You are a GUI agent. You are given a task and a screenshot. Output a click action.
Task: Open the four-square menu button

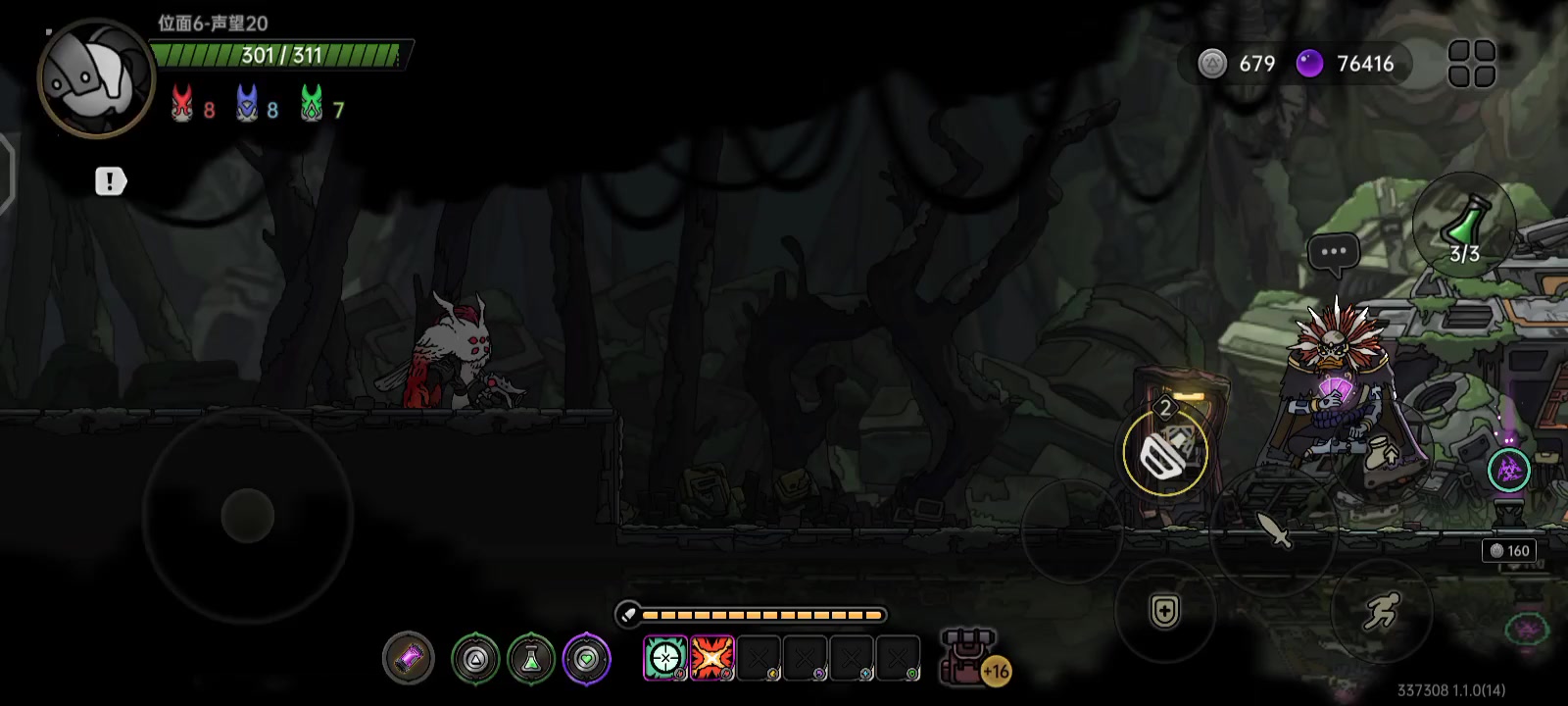pyautogui.click(x=1471, y=64)
